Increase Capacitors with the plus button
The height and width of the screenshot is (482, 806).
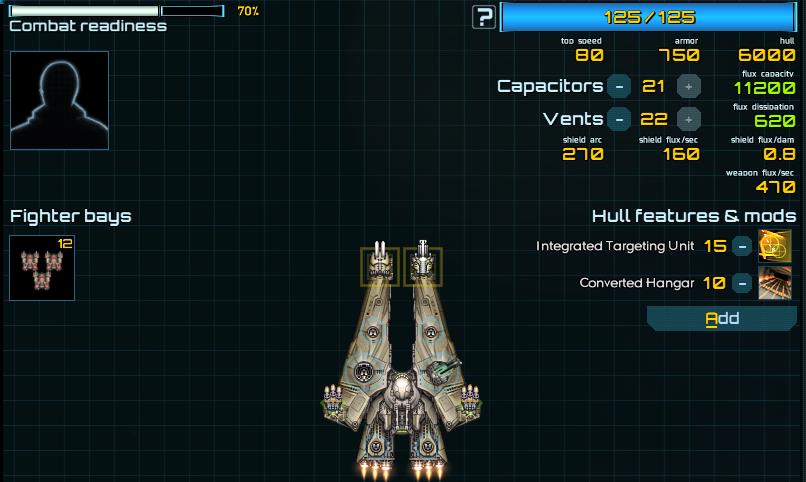[x=688, y=86]
